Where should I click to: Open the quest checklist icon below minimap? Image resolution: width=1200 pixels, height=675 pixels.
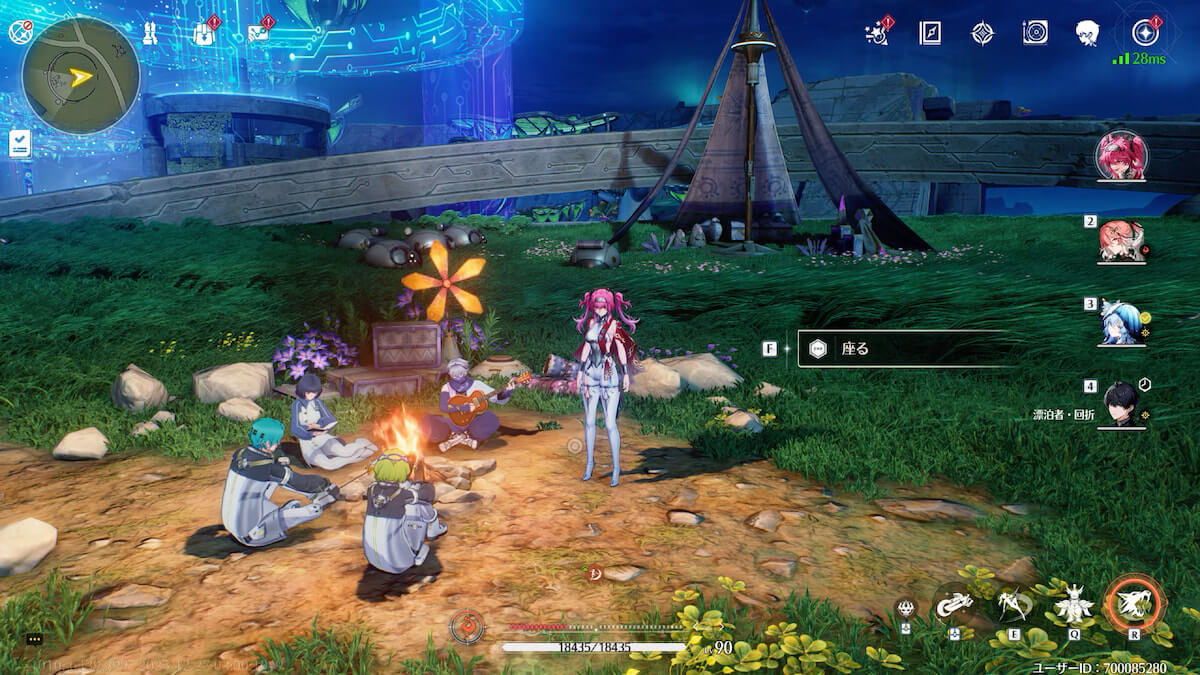click(x=19, y=143)
